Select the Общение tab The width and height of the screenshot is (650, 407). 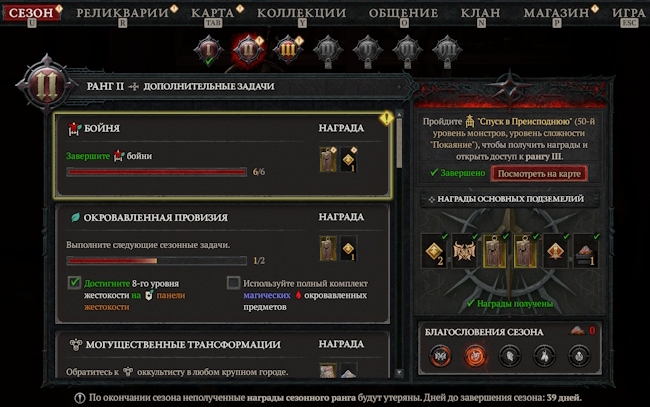click(x=402, y=14)
